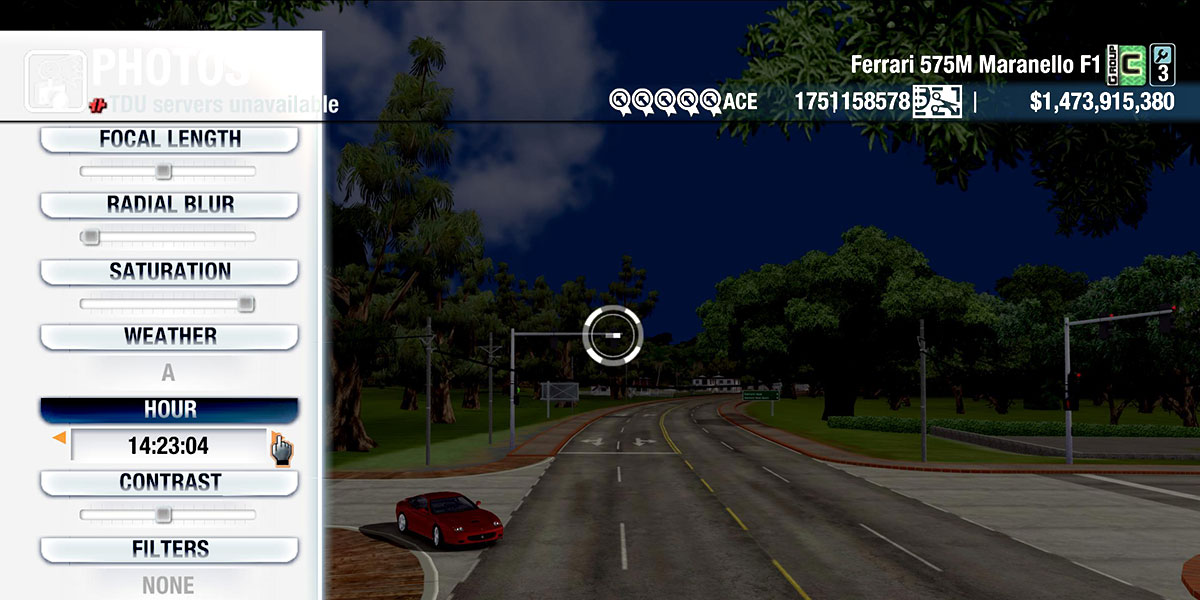Image resolution: width=1200 pixels, height=600 pixels.
Task: Decrease the hour with the left arrow
Action: (x=60, y=438)
